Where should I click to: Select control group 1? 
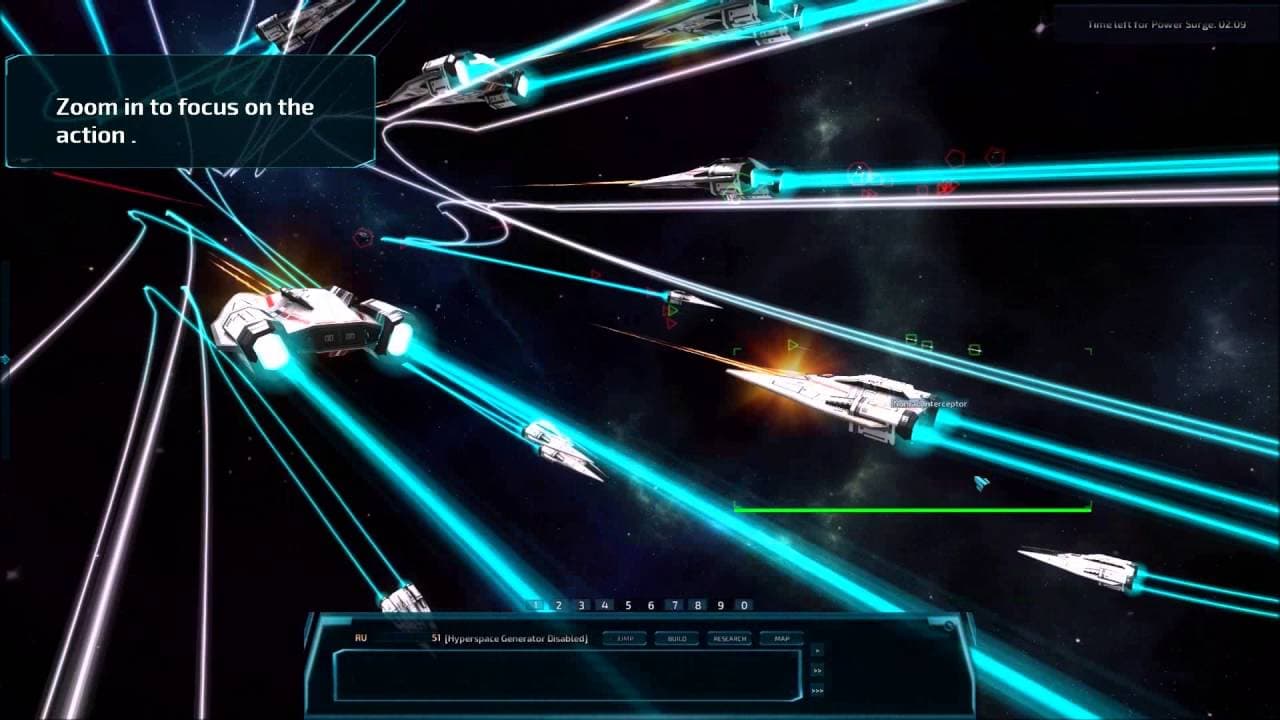pyautogui.click(x=536, y=604)
